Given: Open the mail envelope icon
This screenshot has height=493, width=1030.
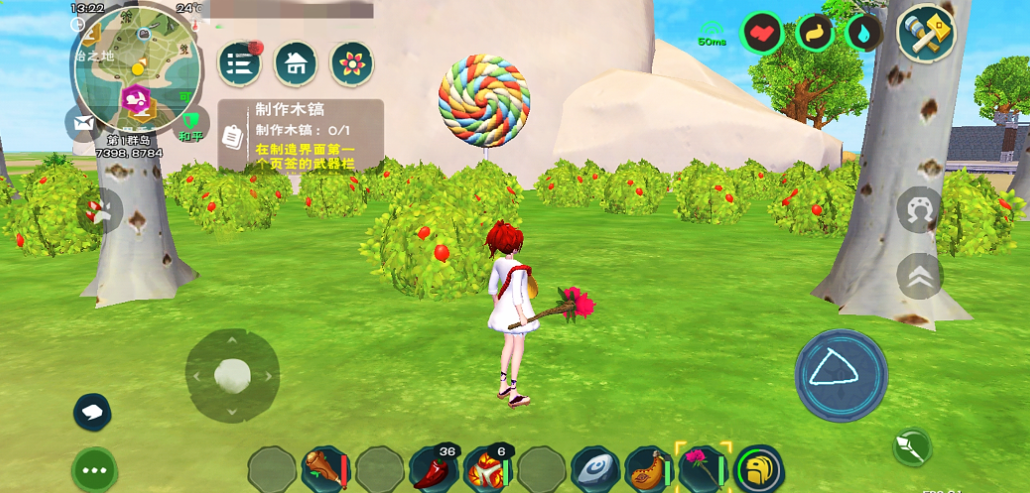Looking at the screenshot, I should 82,123.
